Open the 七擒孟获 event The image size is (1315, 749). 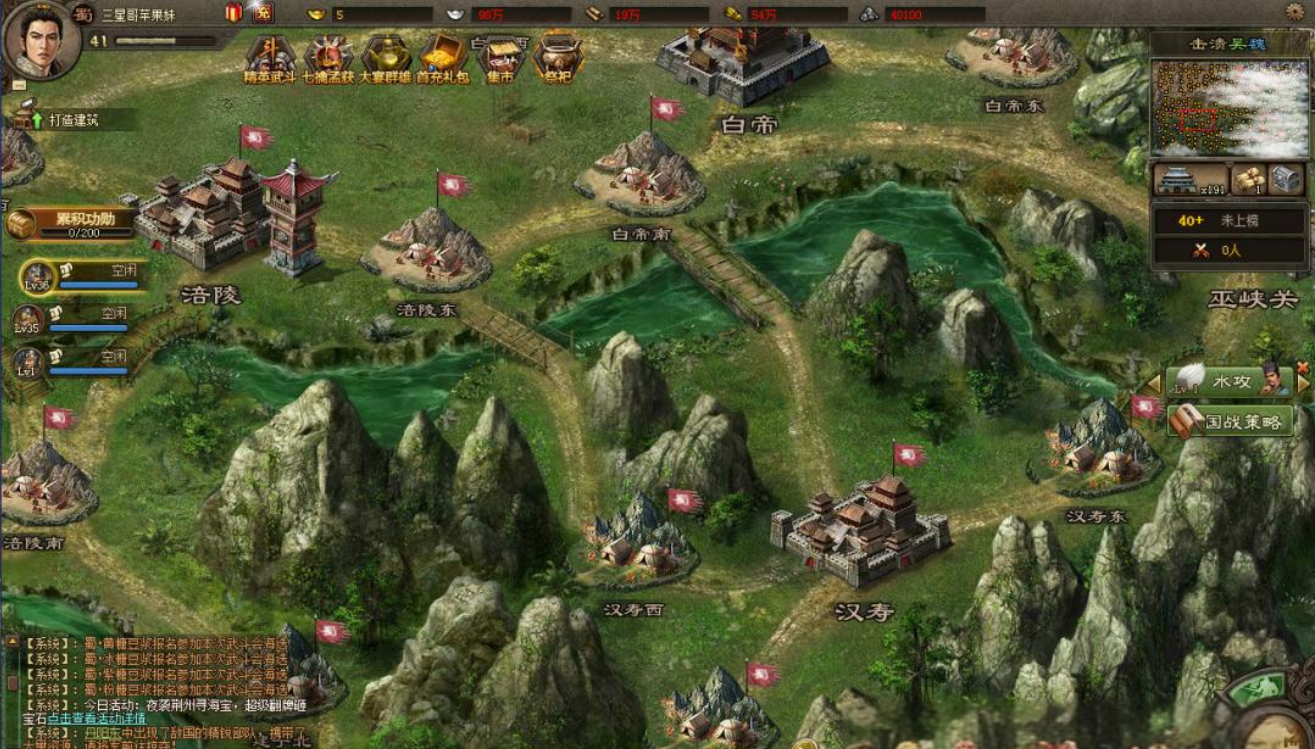328,58
